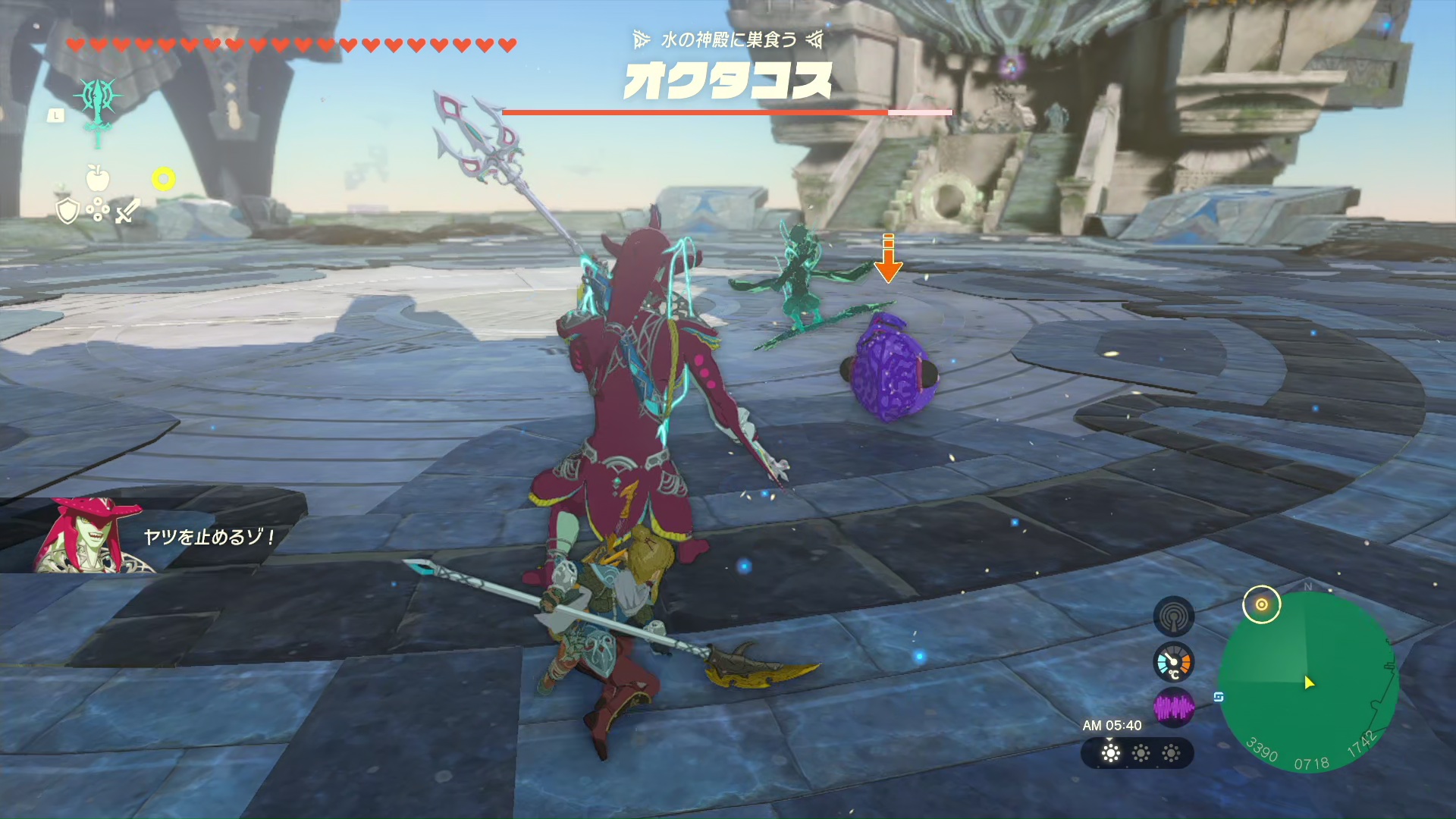Choose the sword weapon quick-select icon
The image size is (1456, 819).
[x=127, y=211]
